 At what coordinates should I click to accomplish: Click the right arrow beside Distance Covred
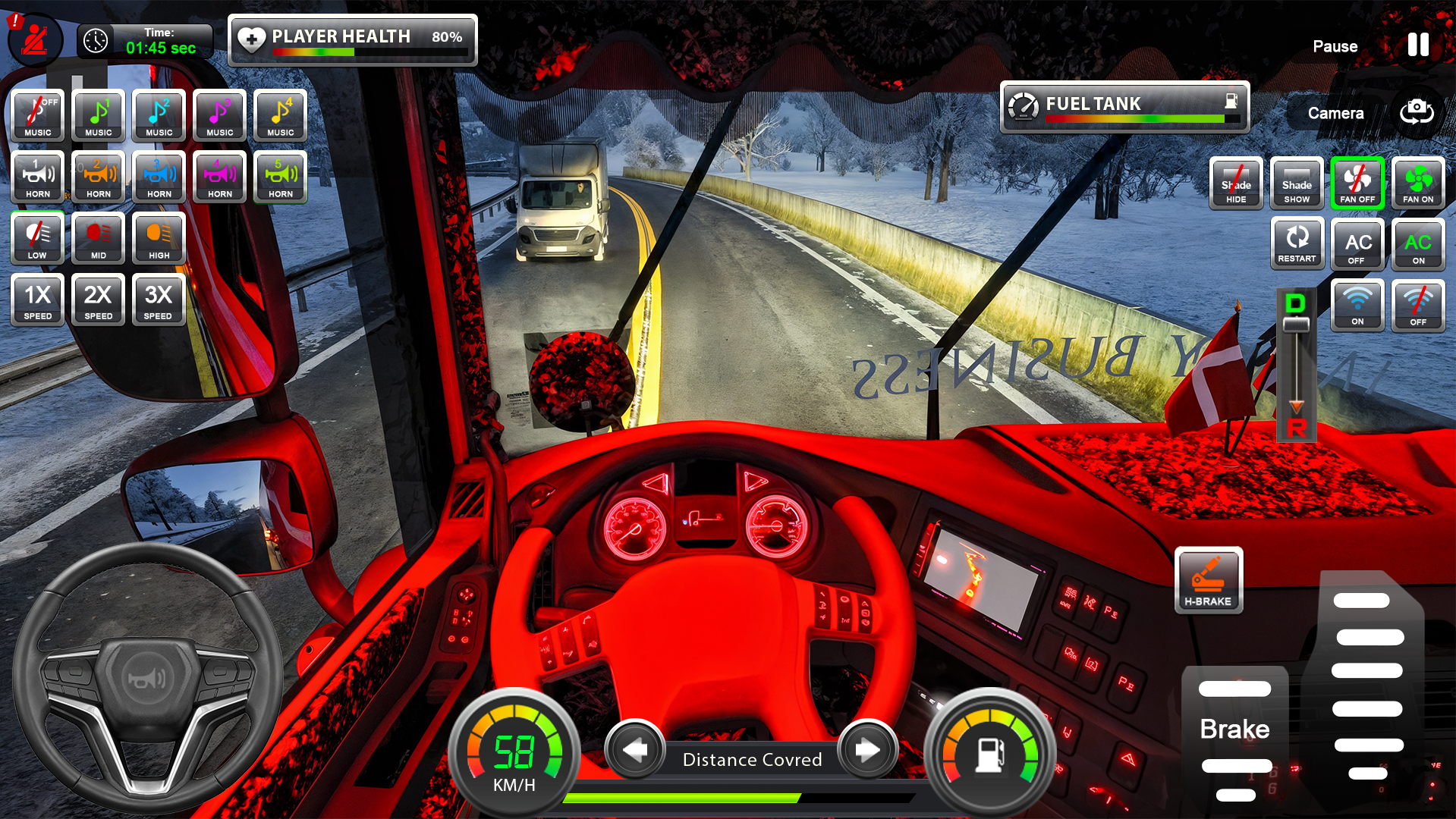tap(867, 750)
